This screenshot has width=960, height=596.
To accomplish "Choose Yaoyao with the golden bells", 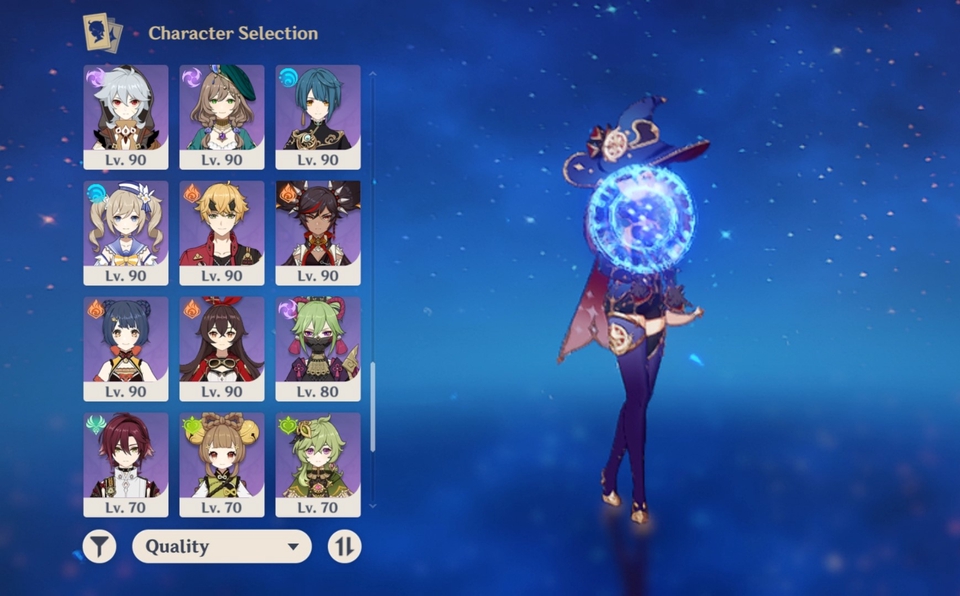I will (x=222, y=464).
